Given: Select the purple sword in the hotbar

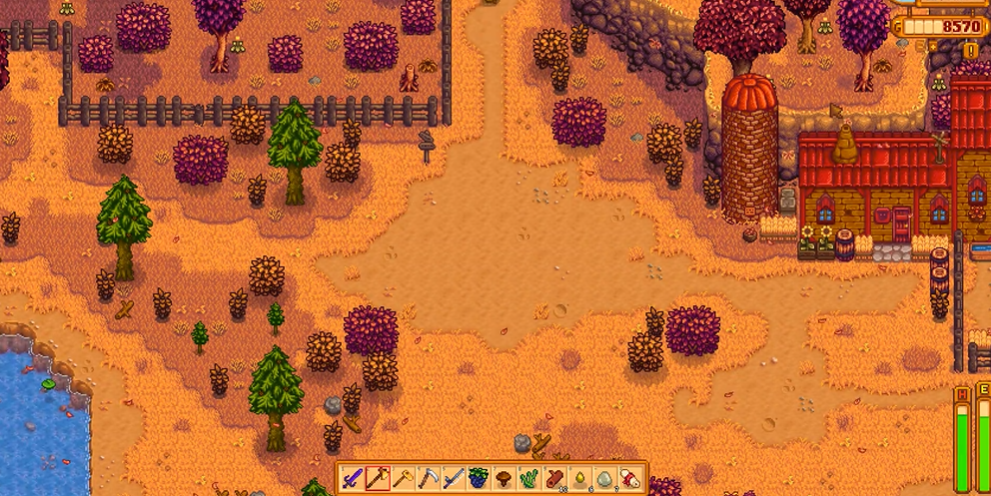Looking at the screenshot, I should click(x=352, y=478).
